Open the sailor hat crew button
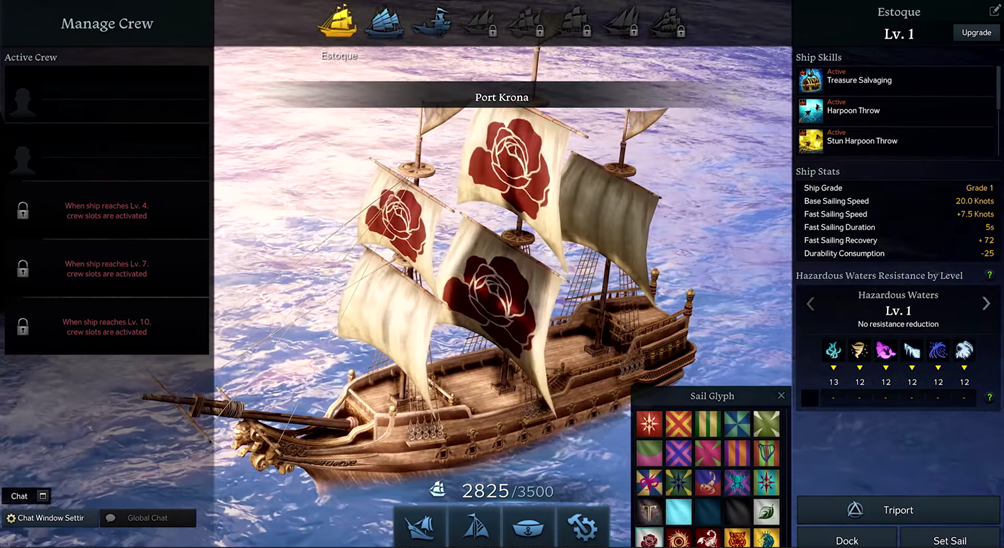1004x548 pixels. pyautogui.click(x=528, y=527)
